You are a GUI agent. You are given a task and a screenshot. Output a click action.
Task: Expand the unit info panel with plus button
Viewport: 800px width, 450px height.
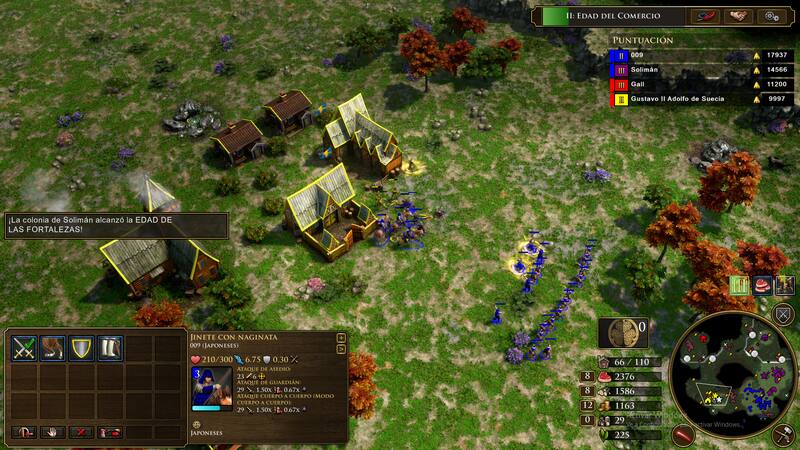pyautogui.click(x=342, y=338)
